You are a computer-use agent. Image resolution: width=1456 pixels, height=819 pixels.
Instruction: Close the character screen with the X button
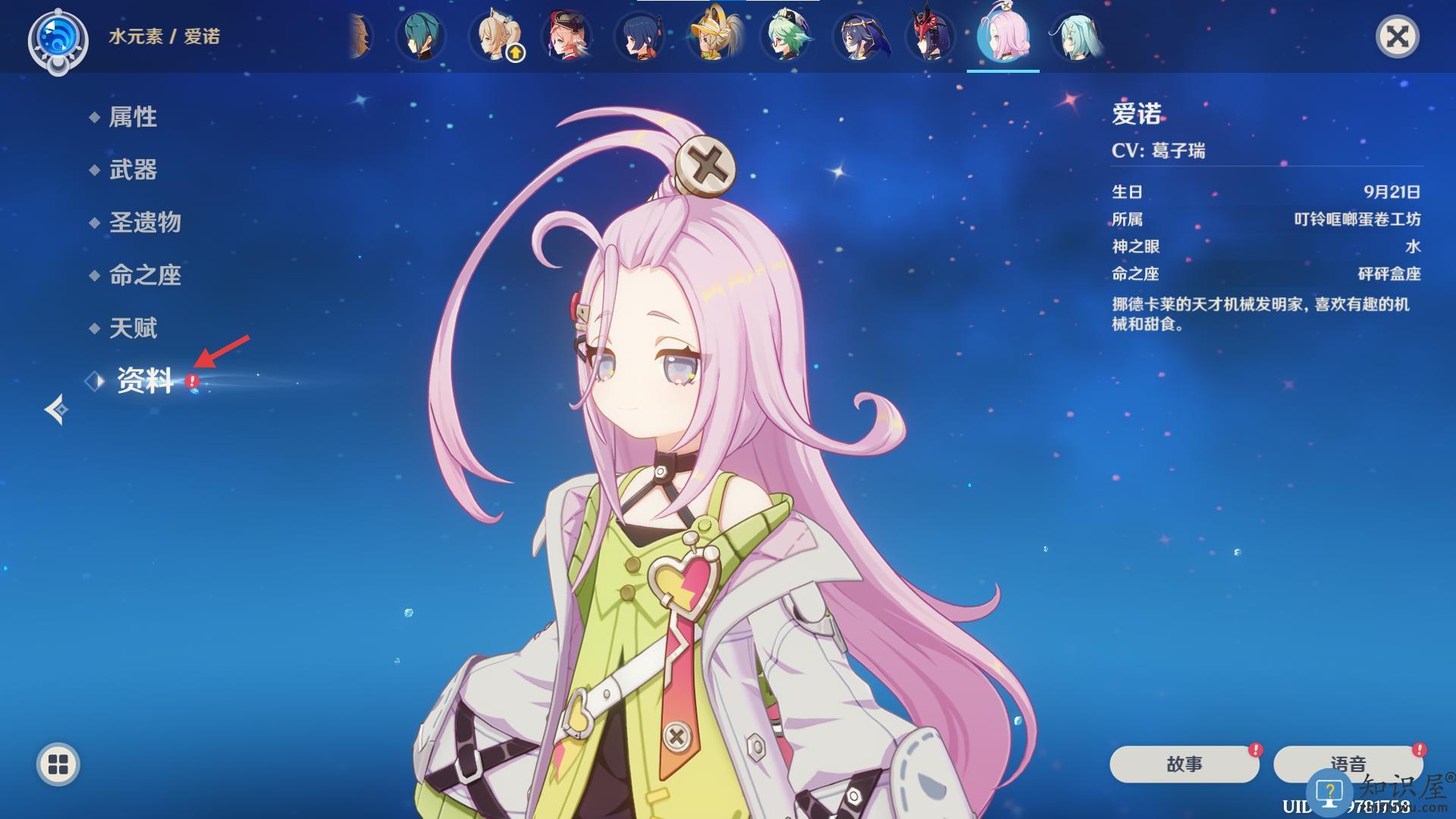coord(1397,36)
